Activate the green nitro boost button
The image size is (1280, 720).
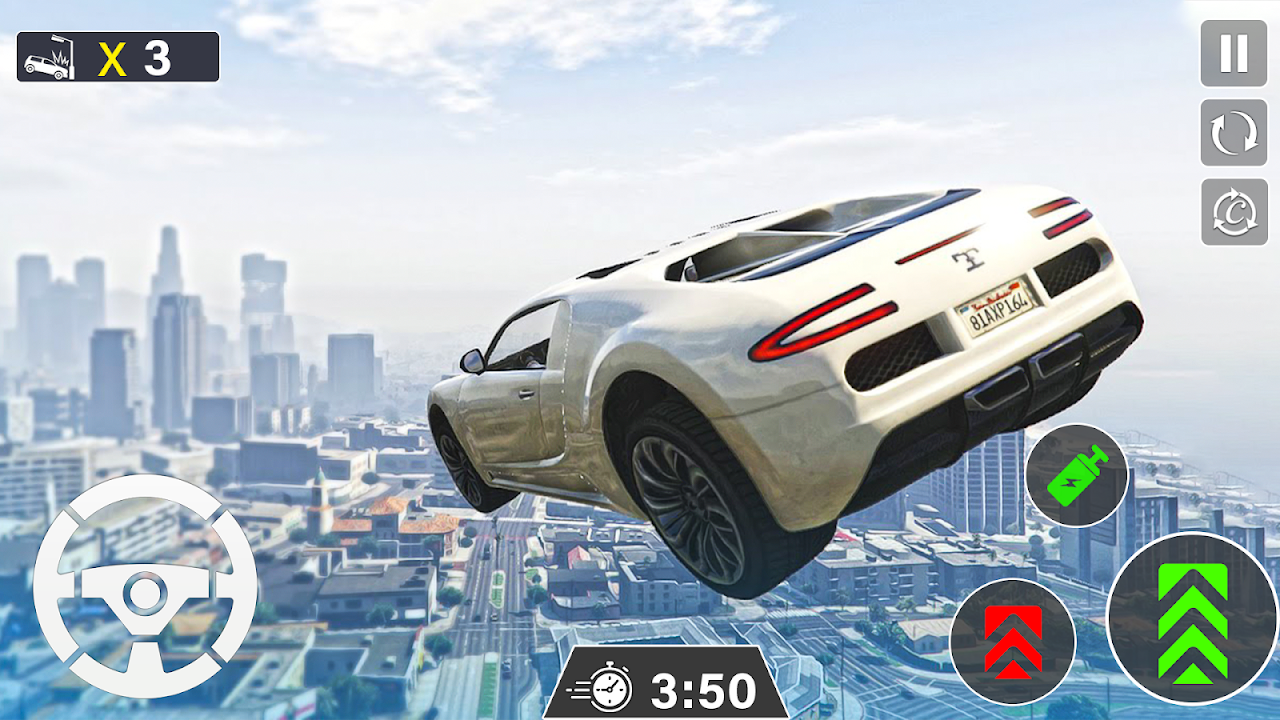pyautogui.click(x=1076, y=475)
